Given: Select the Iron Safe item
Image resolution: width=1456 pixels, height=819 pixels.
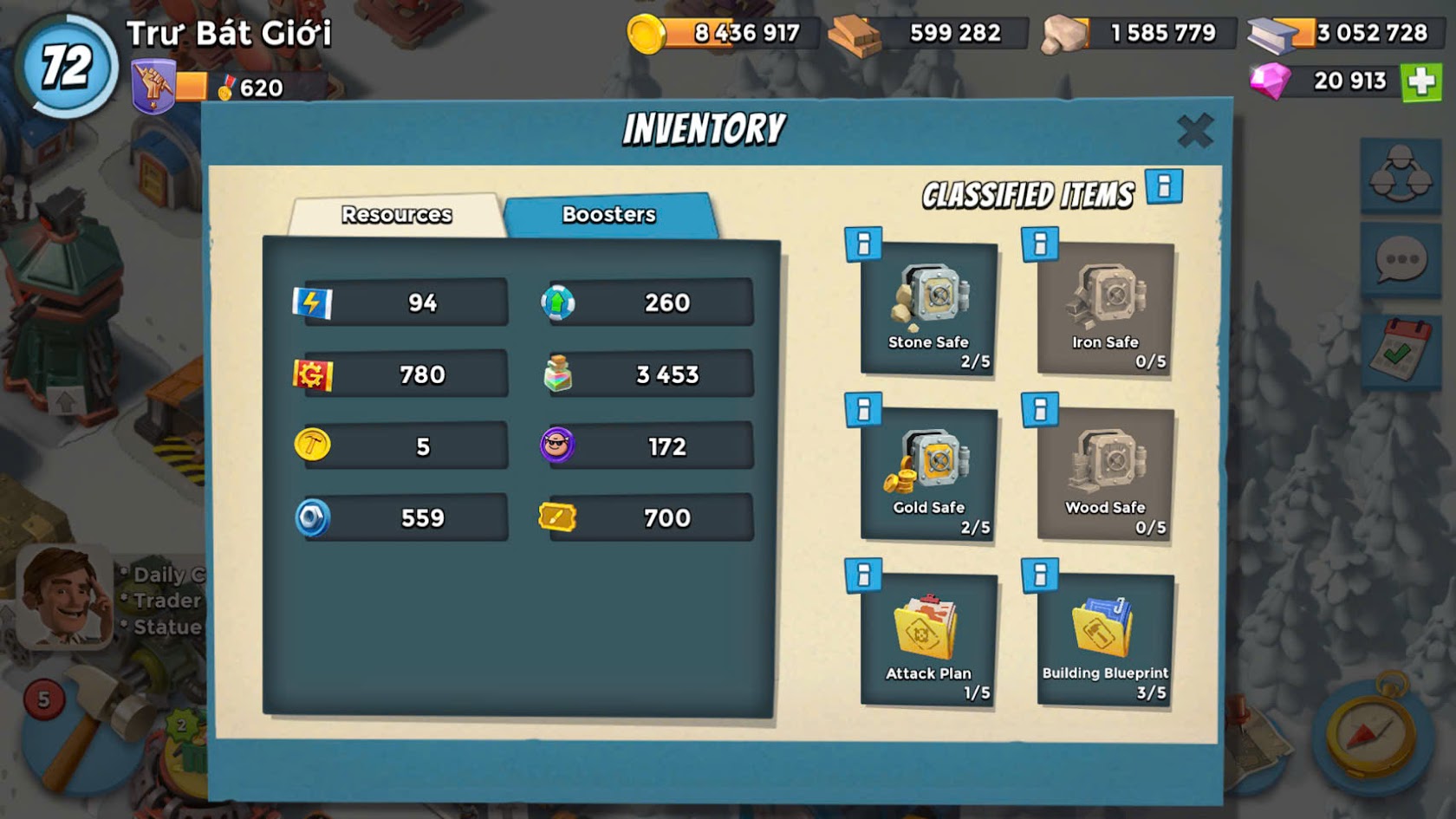Looking at the screenshot, I should coord(1105,309).
